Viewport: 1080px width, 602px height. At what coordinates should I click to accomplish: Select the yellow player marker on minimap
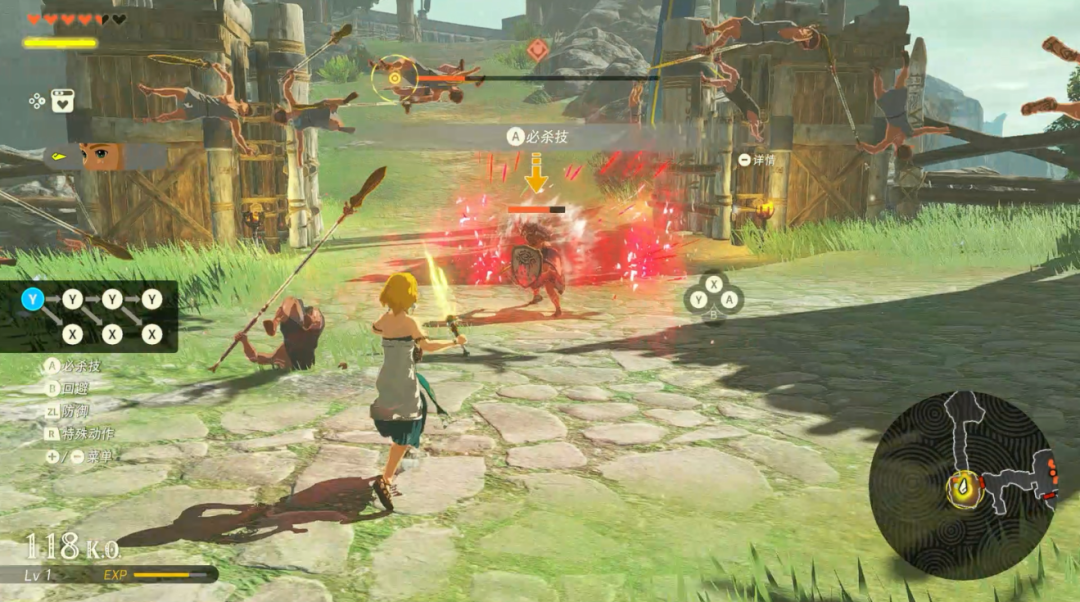(962, 489)
